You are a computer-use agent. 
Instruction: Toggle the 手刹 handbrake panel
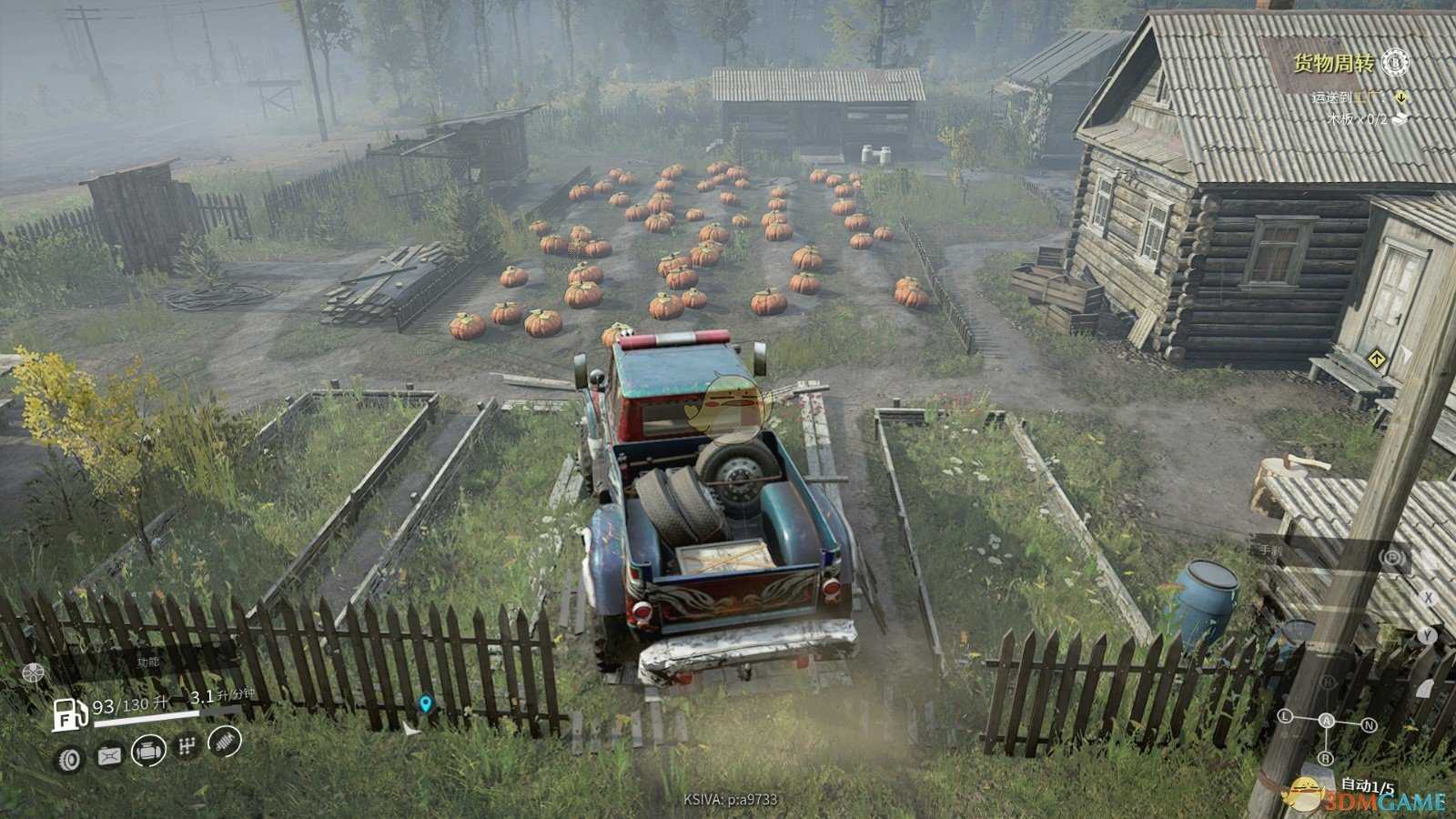[1269, 551]
